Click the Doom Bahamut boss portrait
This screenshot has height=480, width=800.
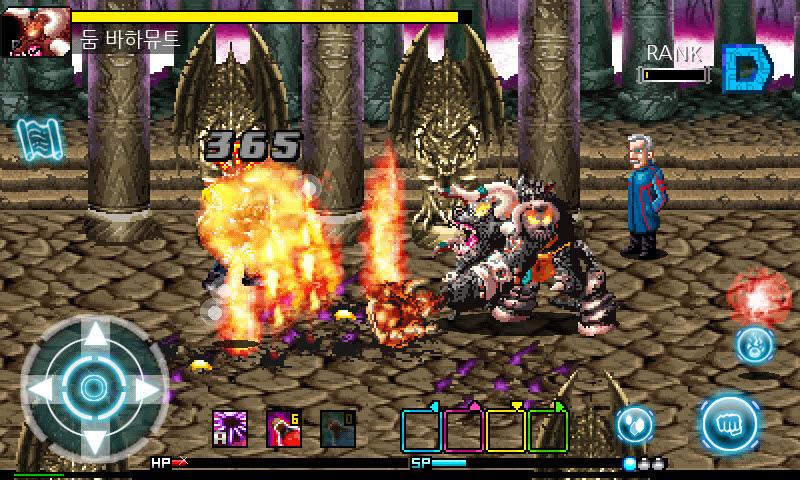(x=35, y=31)
